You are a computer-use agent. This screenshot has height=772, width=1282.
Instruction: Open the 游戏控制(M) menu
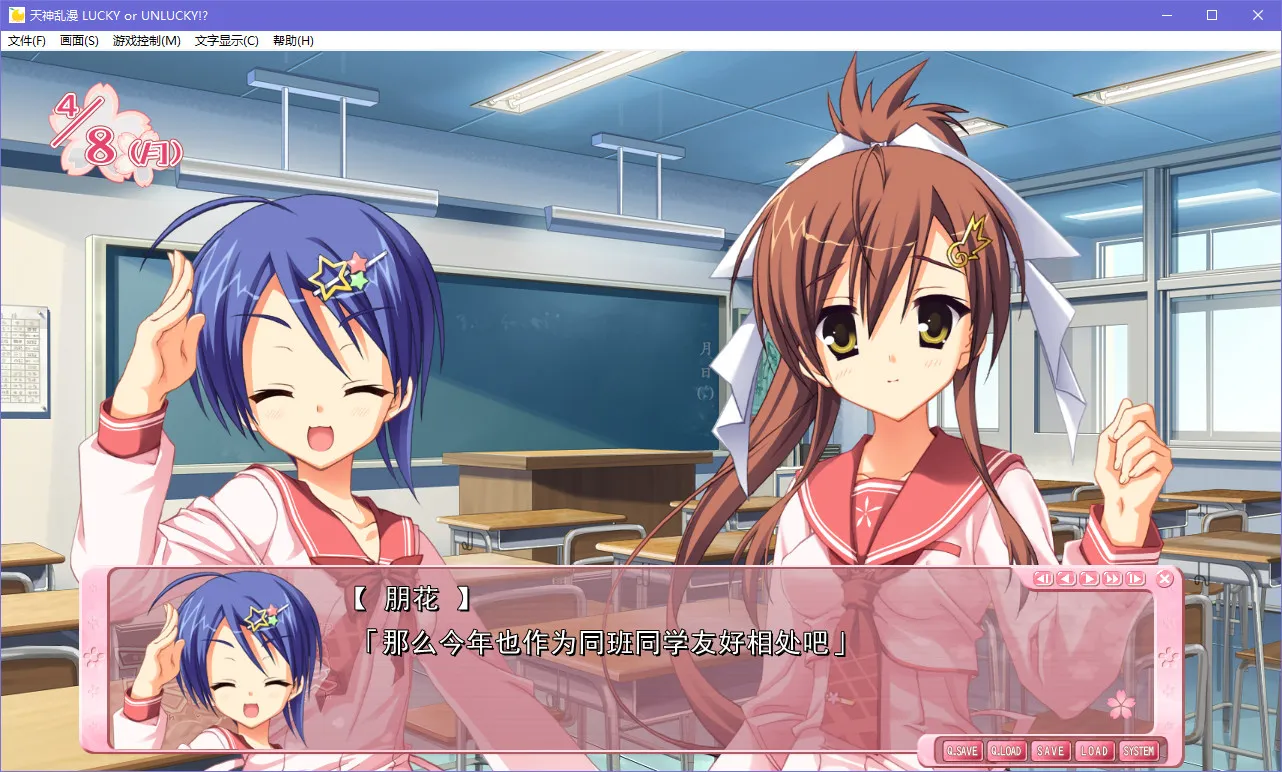147,41
